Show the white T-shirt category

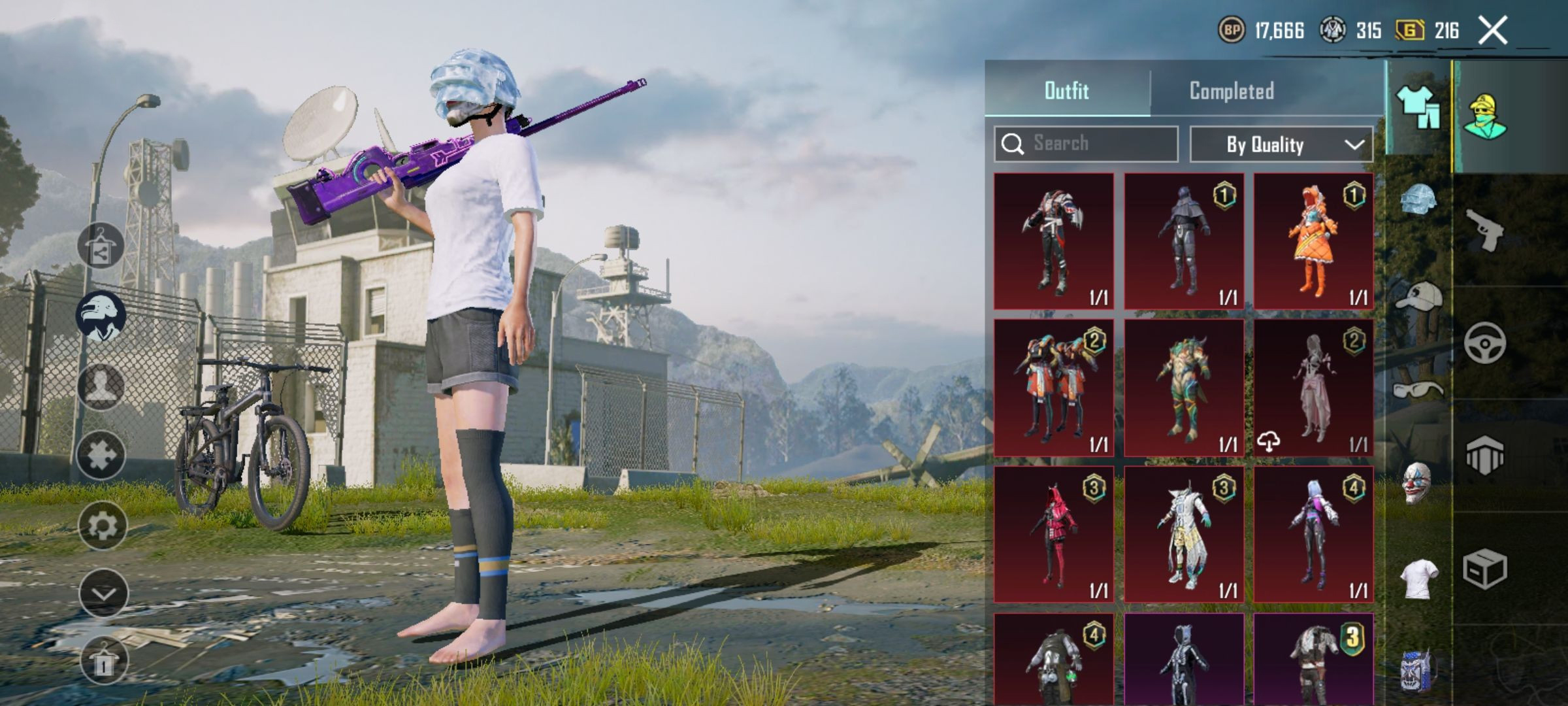tap(1417, 579)
